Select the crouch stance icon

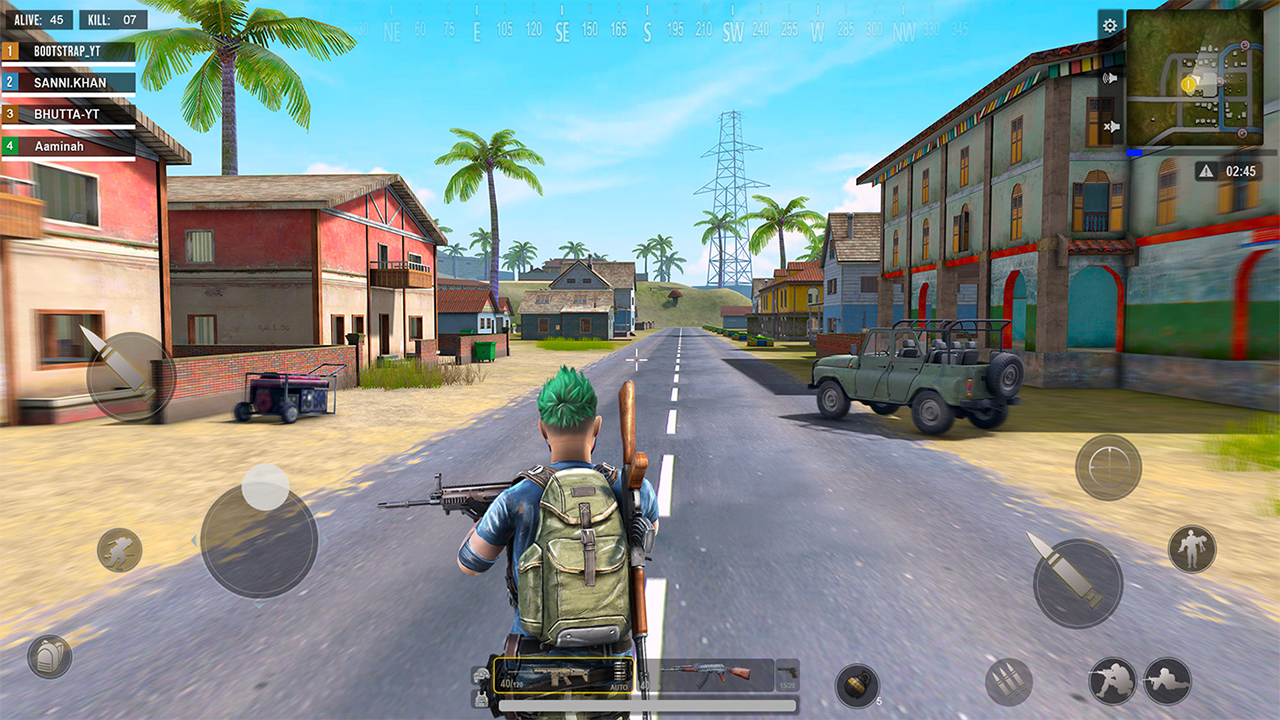click(1114, 680)
